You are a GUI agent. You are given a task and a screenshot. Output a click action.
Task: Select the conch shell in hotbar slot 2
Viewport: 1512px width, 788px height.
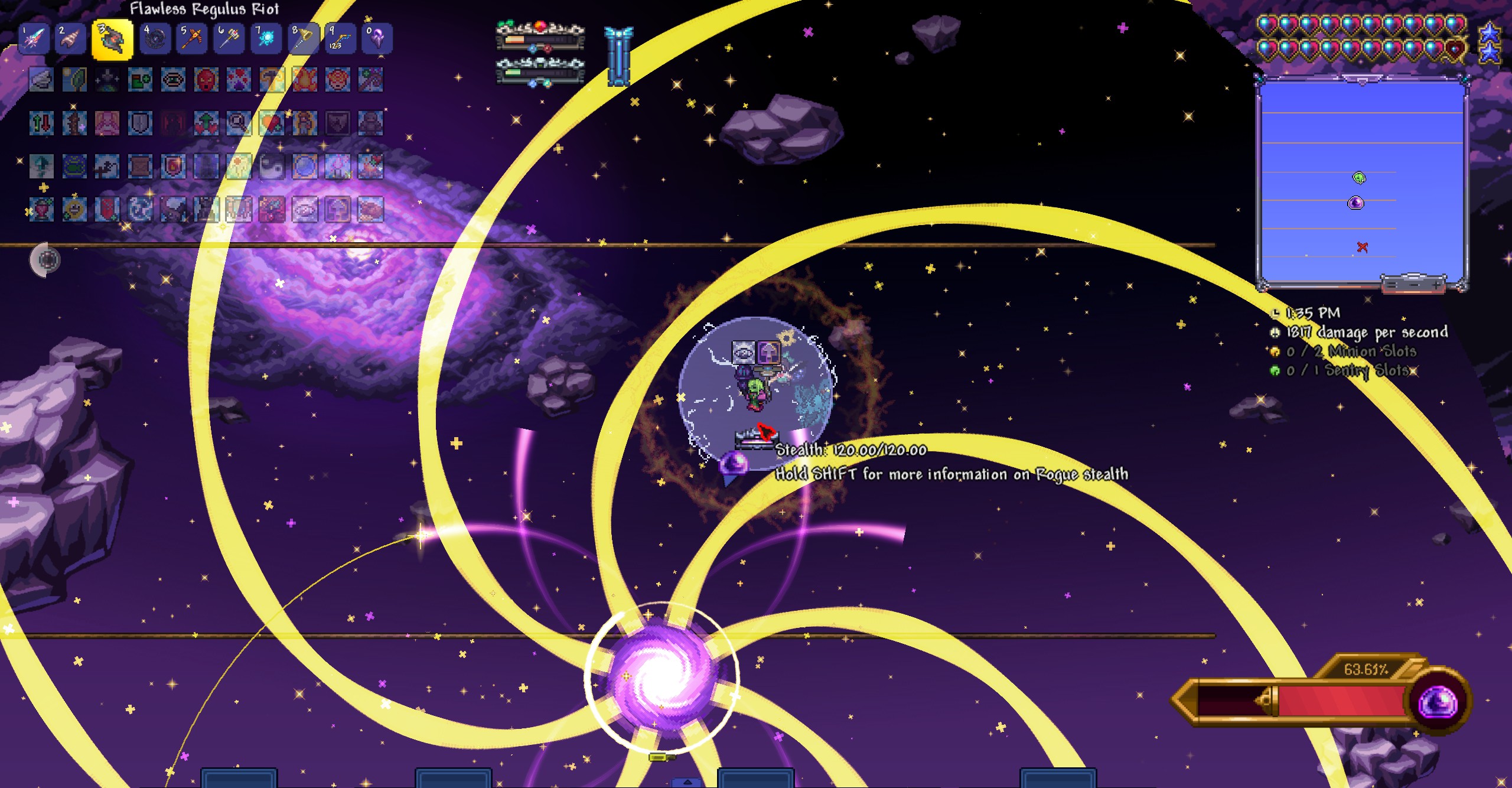pos(71,39)
